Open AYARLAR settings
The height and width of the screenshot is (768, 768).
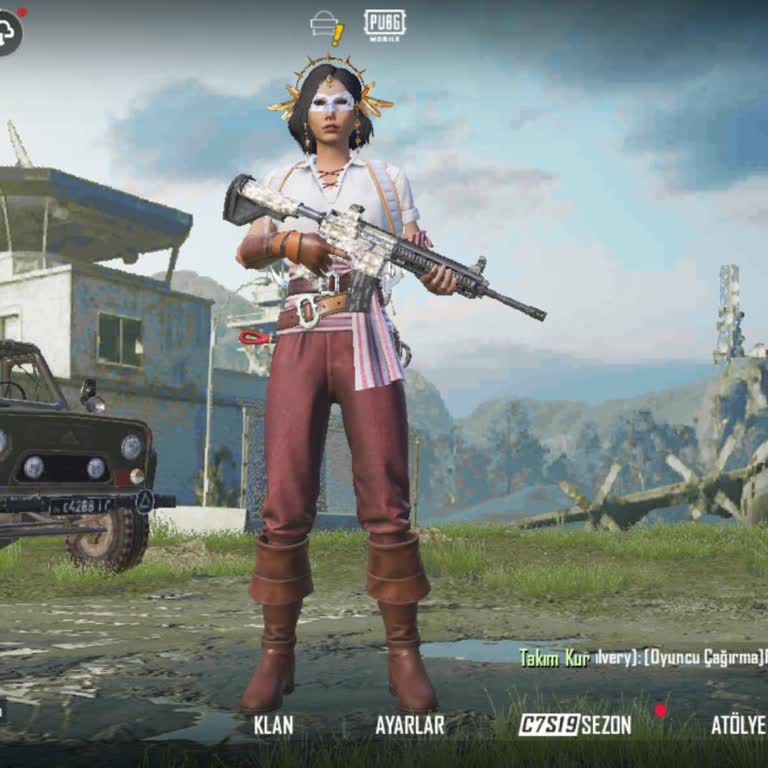click(x=409, y=725)
